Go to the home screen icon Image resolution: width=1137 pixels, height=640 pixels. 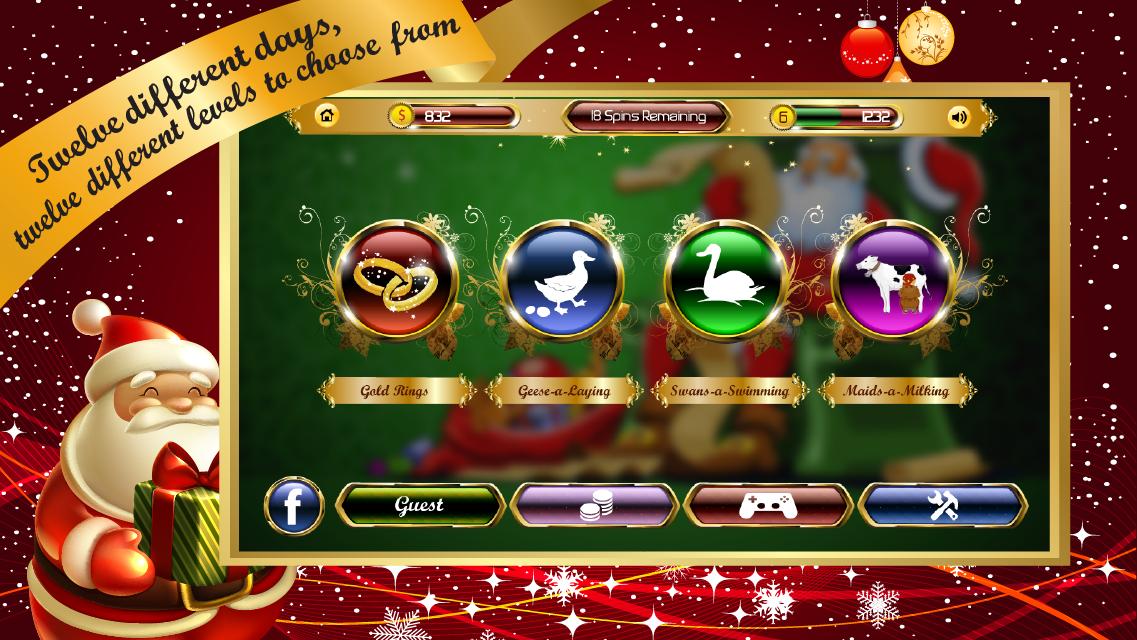click(326, 116)
